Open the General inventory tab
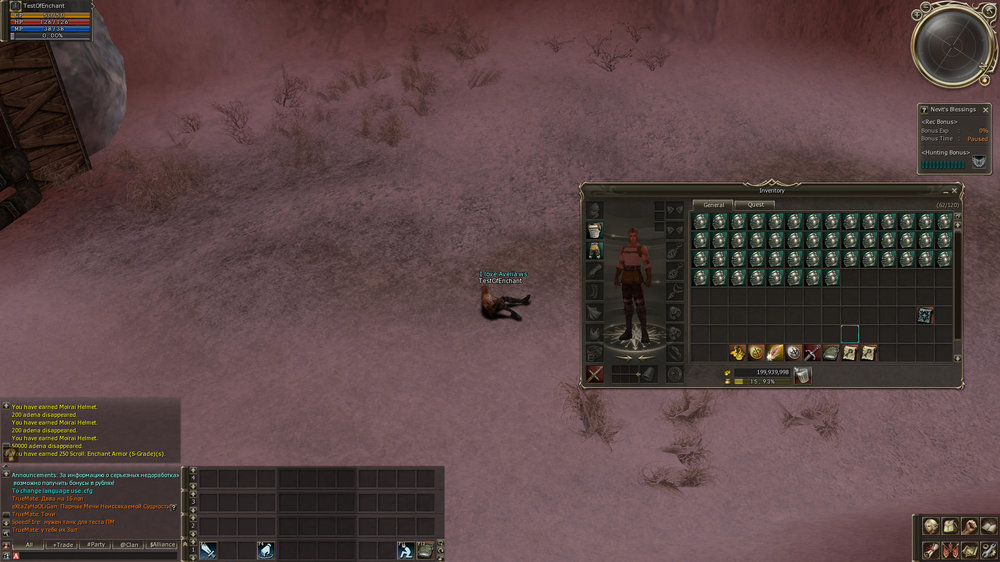 [714, 204]
